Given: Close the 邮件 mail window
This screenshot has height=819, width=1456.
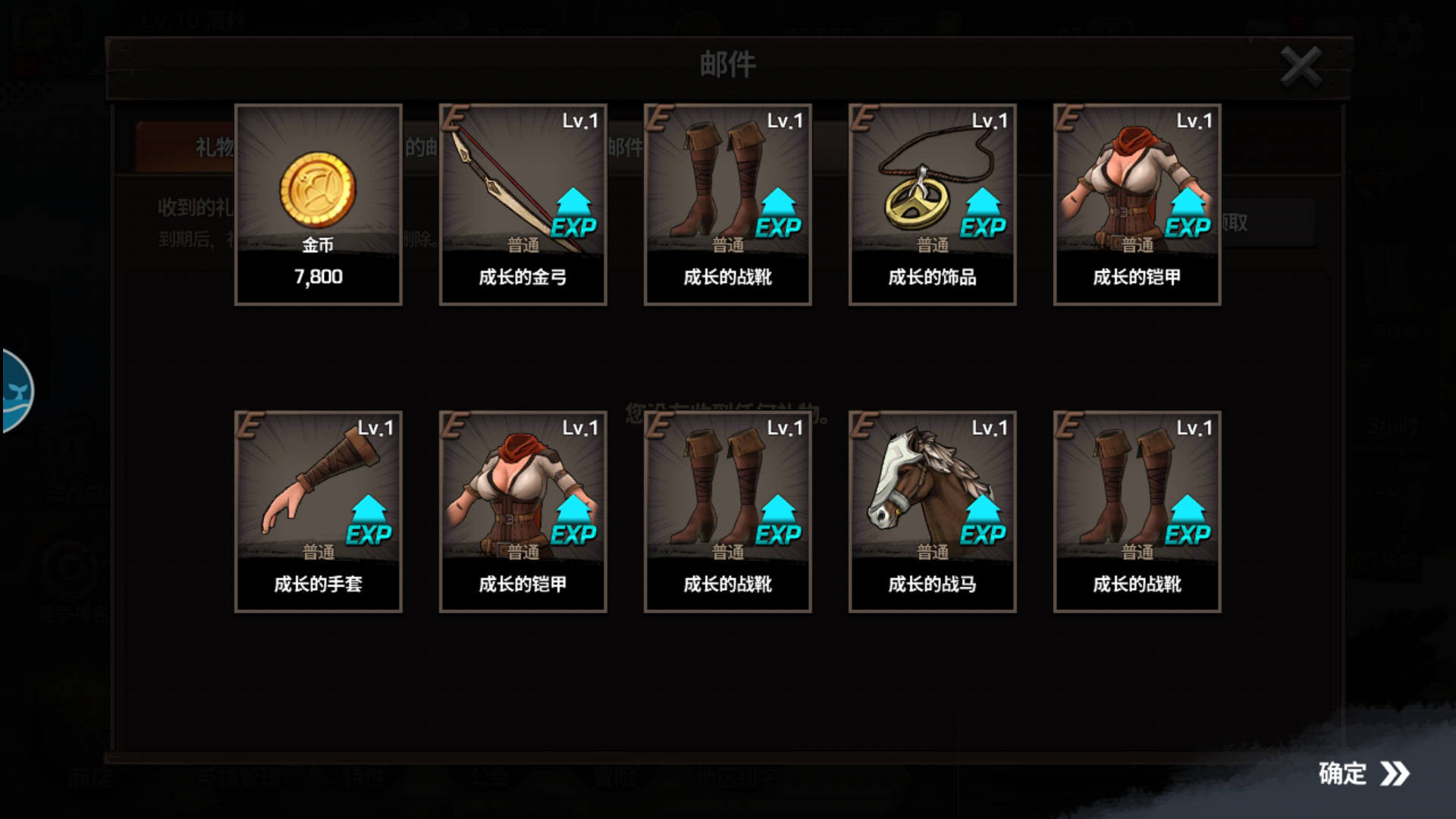Looking at the screenshot, I should [x=1301, y=66].
